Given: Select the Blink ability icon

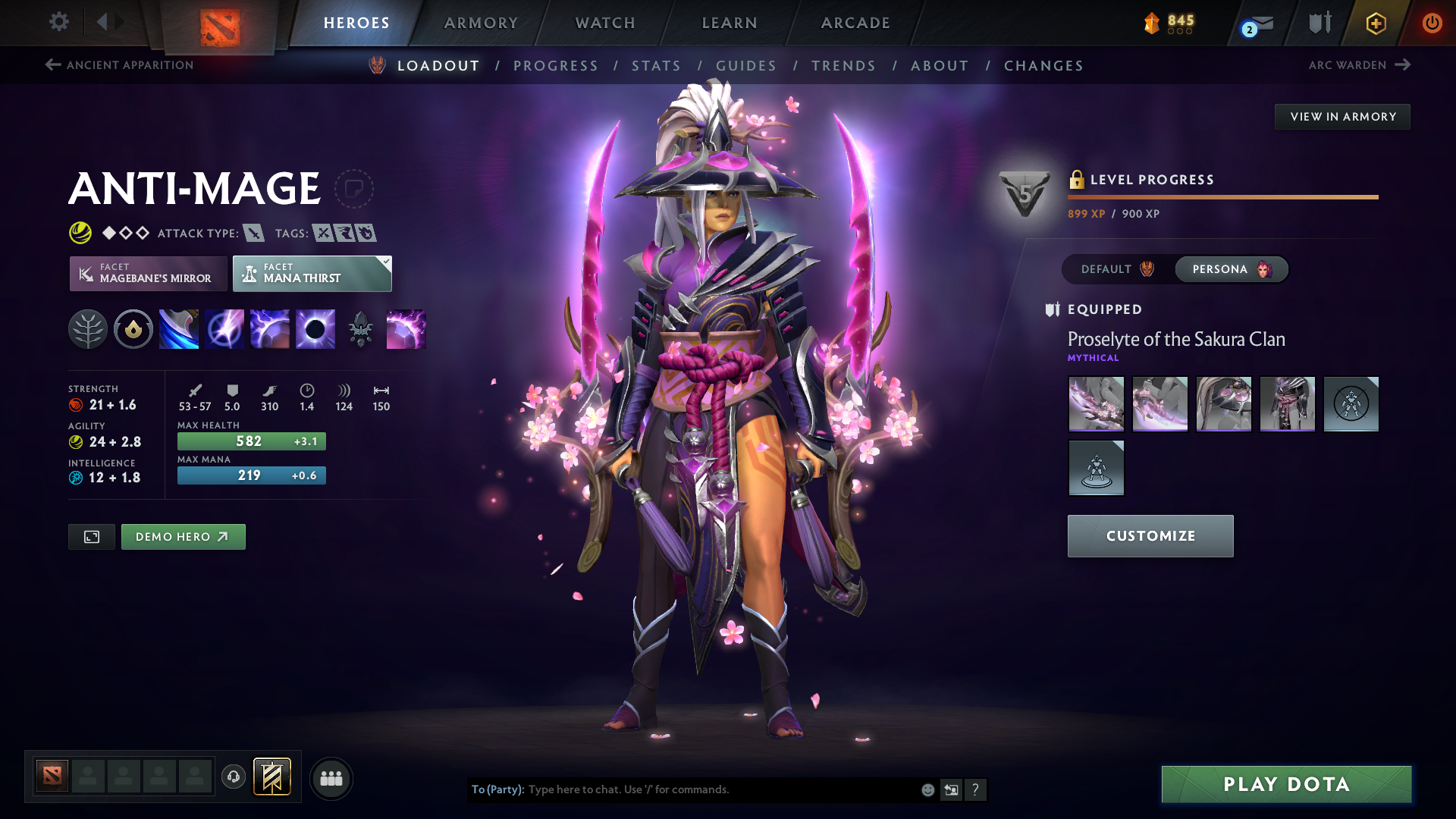Looking at the screenshot, I should 224,329.
